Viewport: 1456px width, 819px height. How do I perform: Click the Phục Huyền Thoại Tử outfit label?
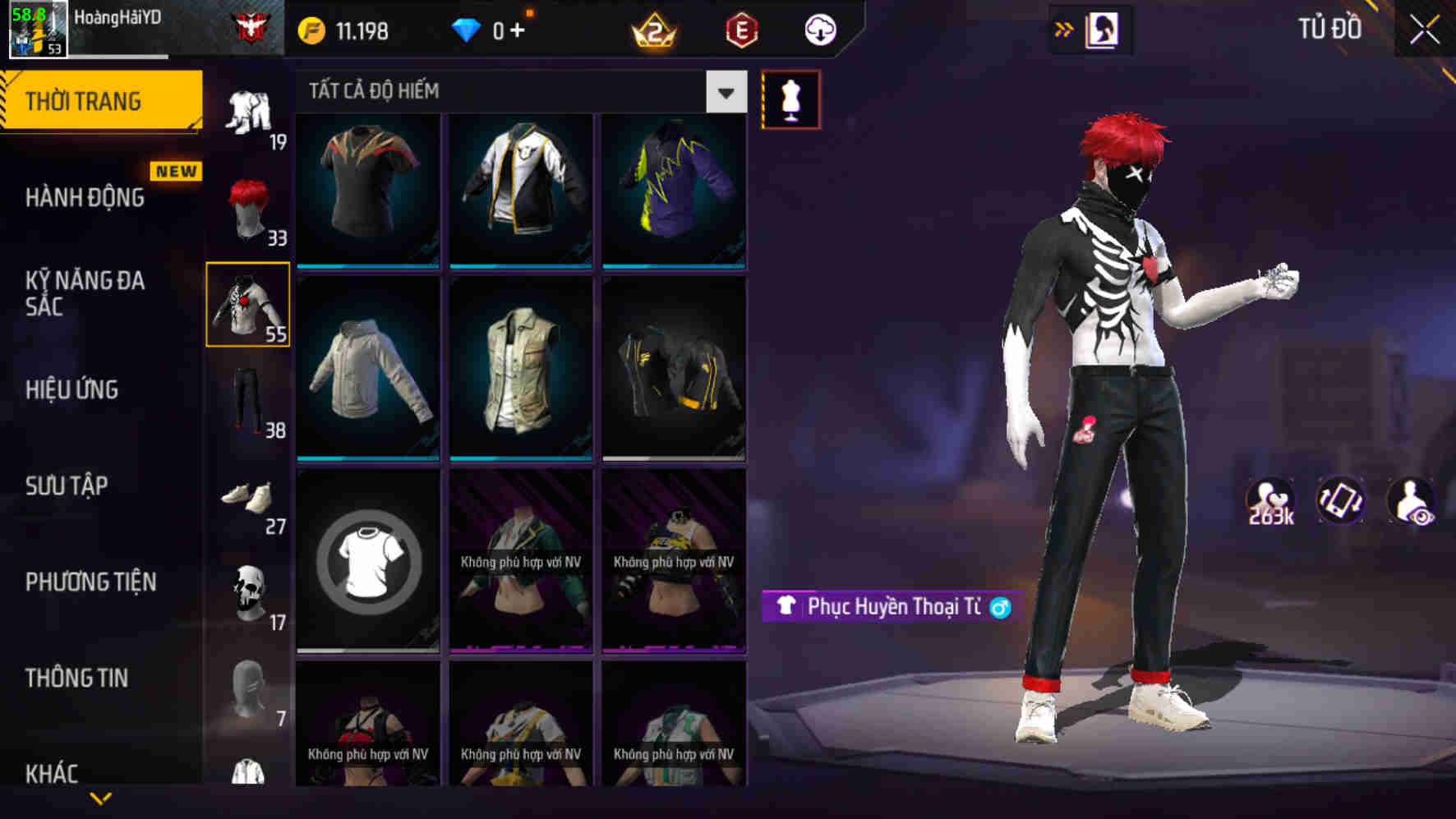(892, 606)
